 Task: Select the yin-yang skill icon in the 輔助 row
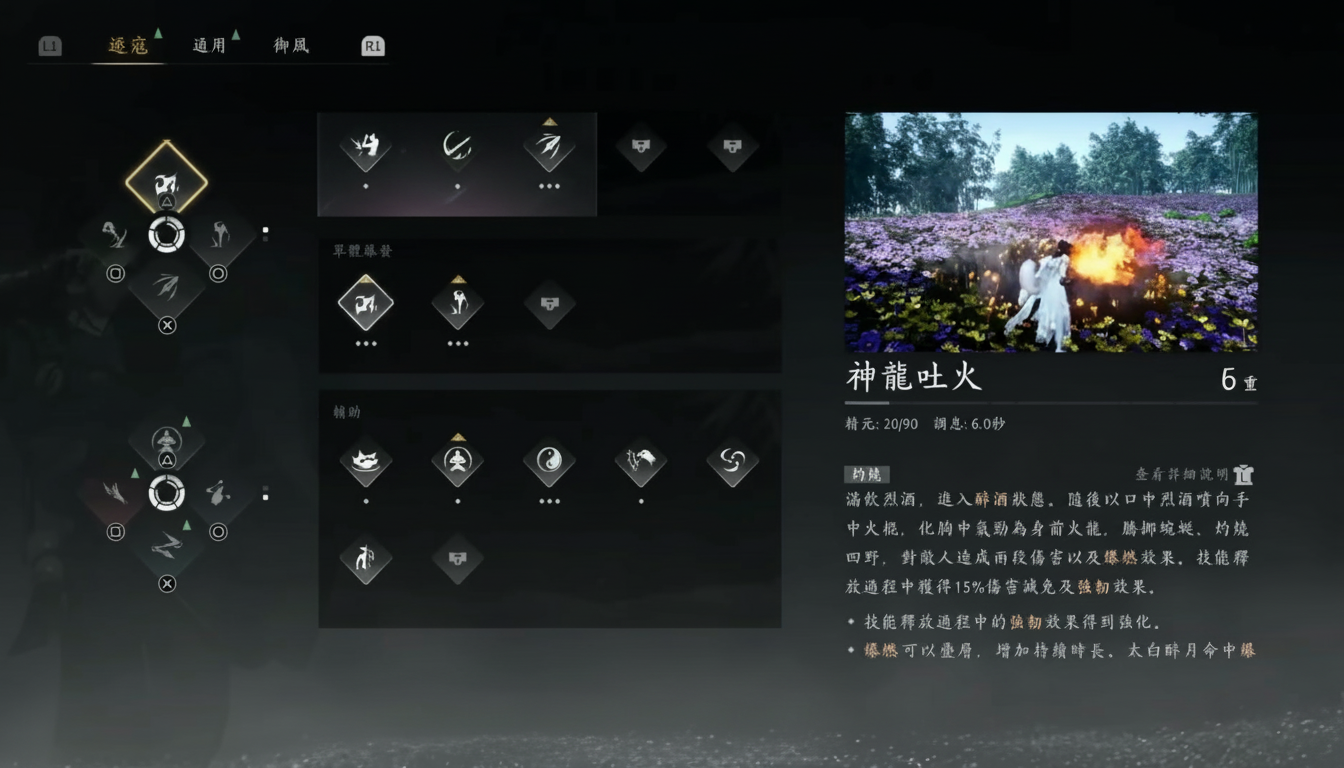coord(549,462)
